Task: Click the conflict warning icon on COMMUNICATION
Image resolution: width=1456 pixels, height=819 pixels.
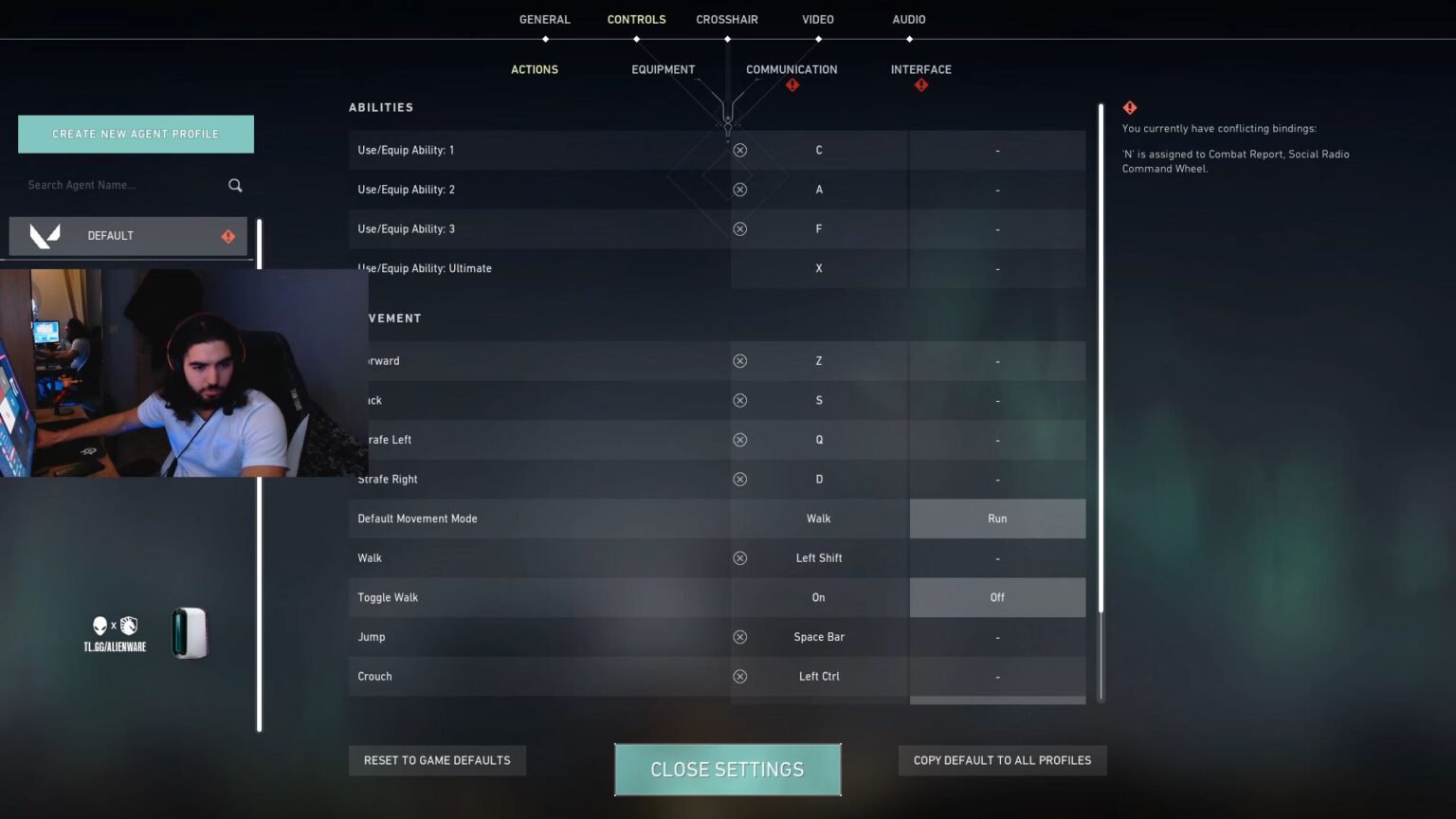Action: pyautogui.click(x=792, y=84)
